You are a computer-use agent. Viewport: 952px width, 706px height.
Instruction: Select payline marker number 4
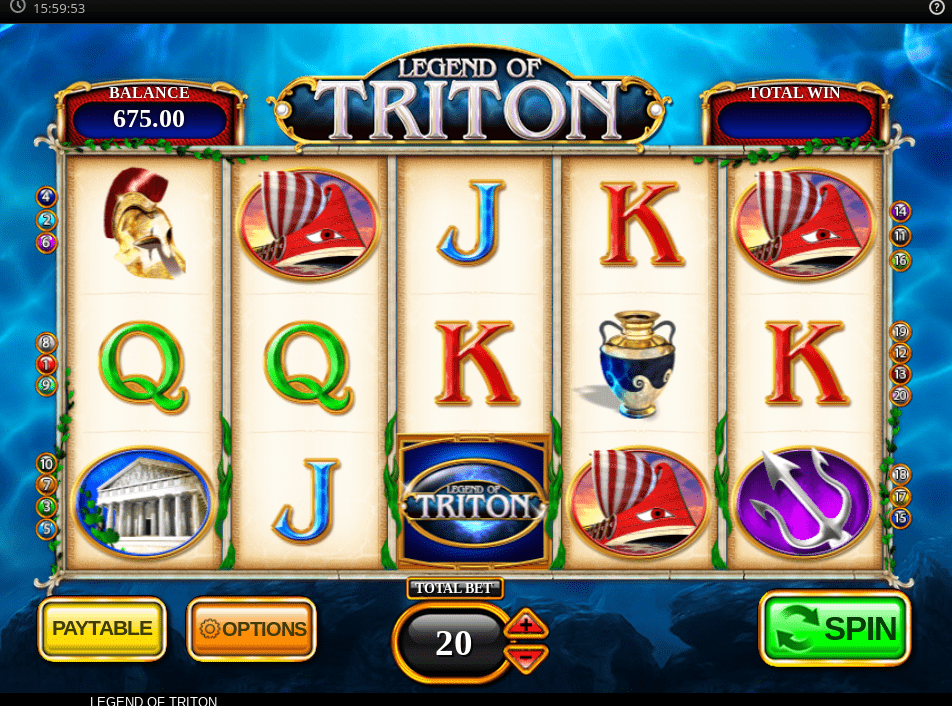tap(47, 197)
